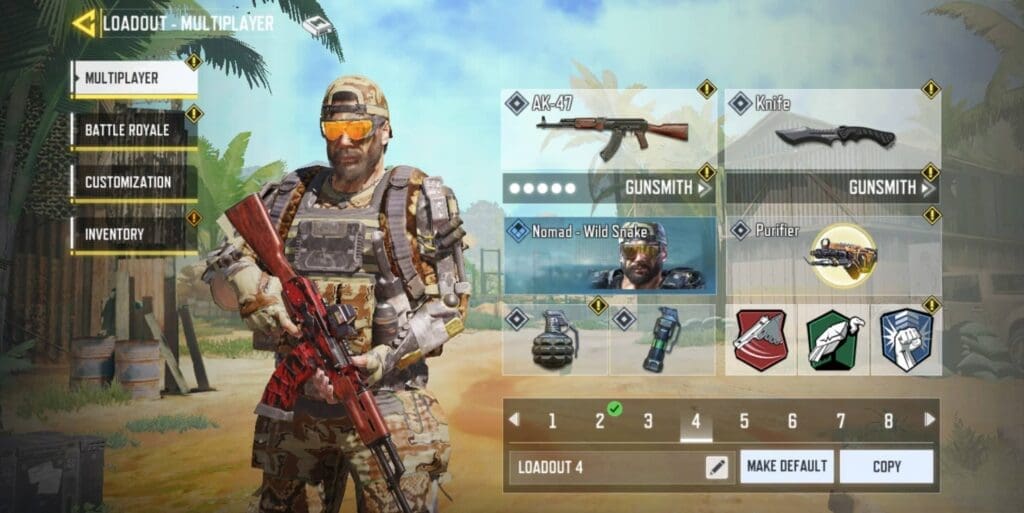This screenshot has height=513, width=1024.
Task: Select the red perk badge
Action: pyautogui.click(x=761, y=340)
